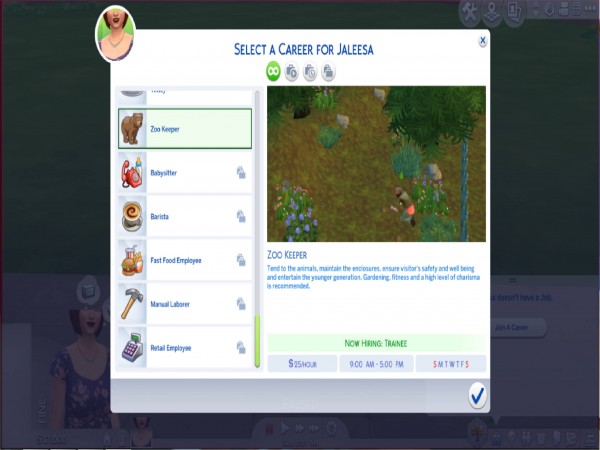Select the Fast Food Employee job
The image size is (600, 450).
click(x=185, y=260)
